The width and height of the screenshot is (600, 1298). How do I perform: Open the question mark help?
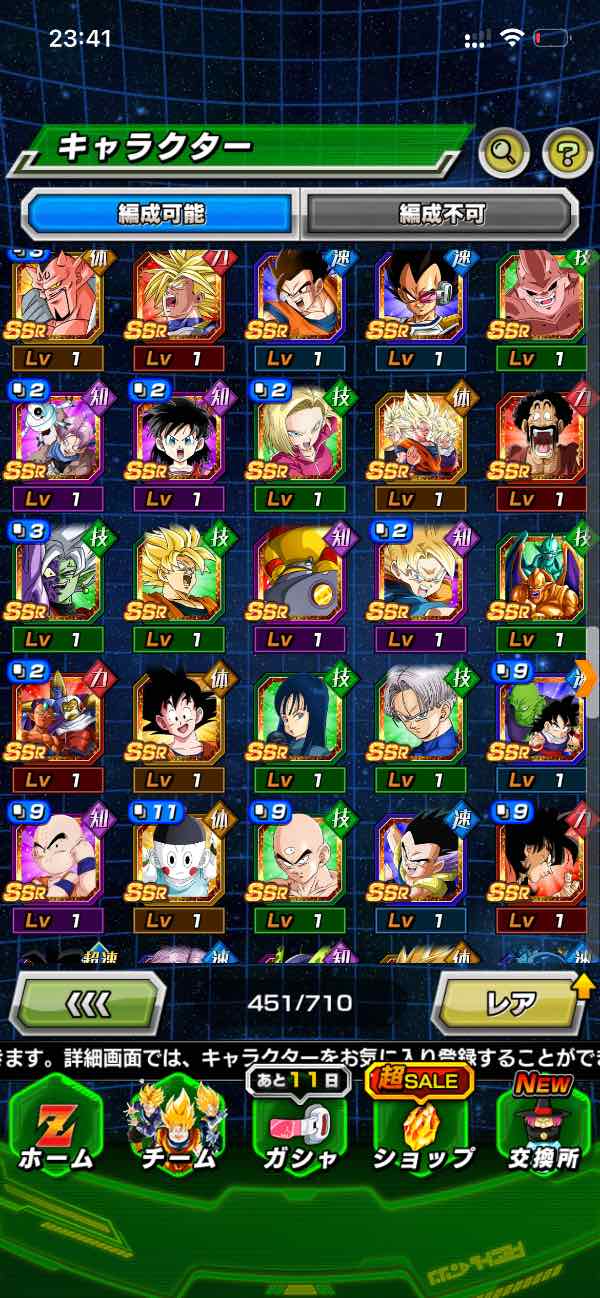pyautogui.click(x=567, y=152)
